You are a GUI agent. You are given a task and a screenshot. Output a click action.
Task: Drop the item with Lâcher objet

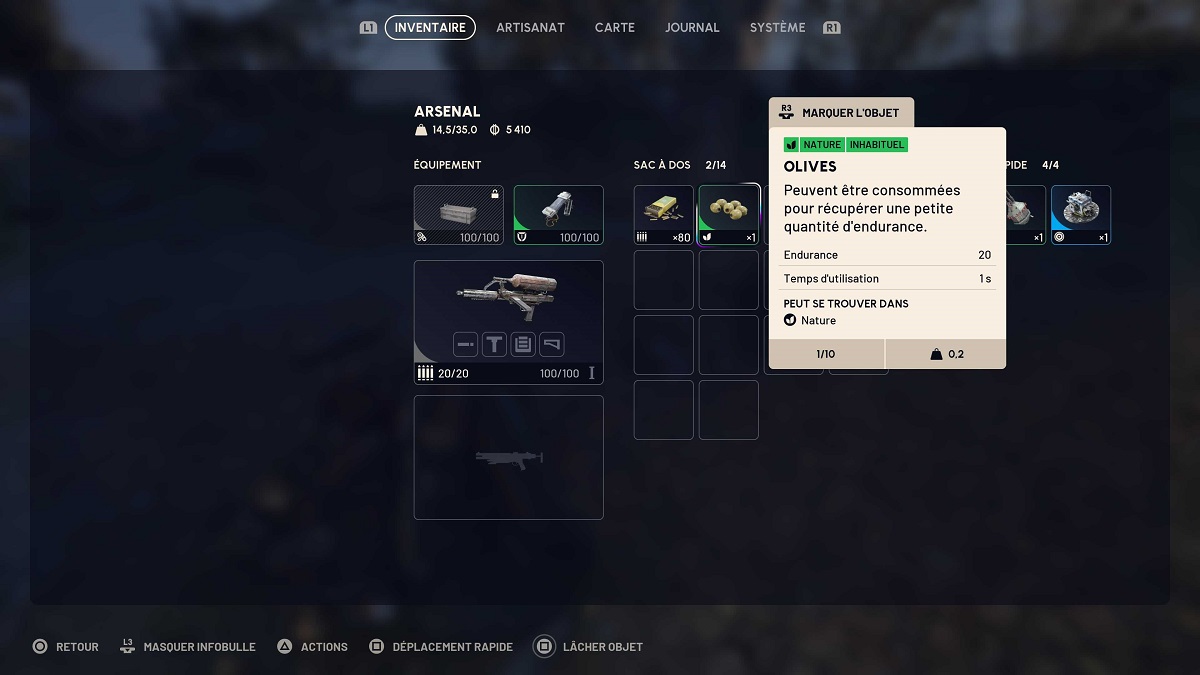pos(590,647)
